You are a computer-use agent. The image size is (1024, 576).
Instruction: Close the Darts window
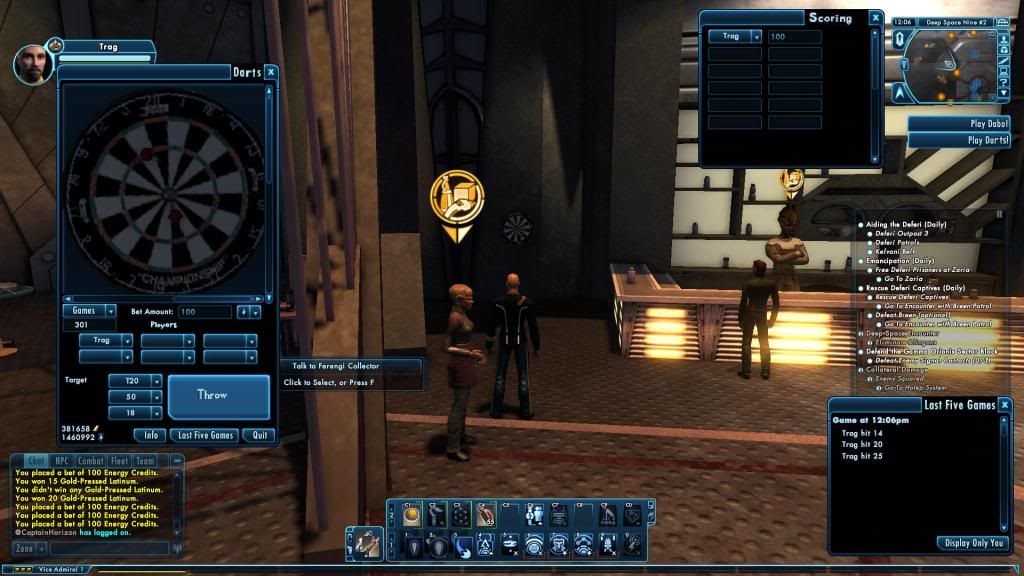(271, 72)
